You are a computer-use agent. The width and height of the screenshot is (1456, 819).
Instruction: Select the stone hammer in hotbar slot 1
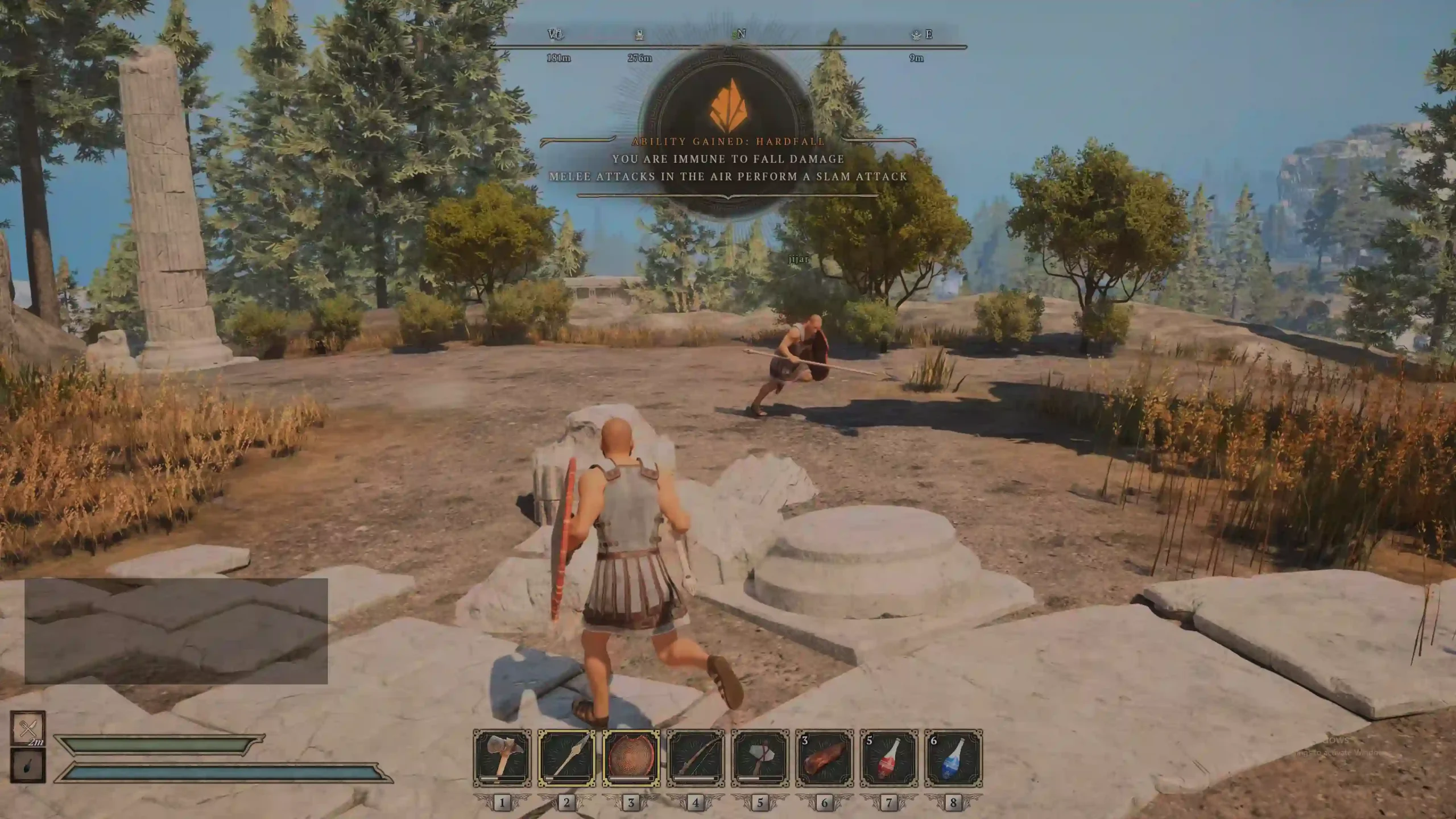(x=502, y=758)
